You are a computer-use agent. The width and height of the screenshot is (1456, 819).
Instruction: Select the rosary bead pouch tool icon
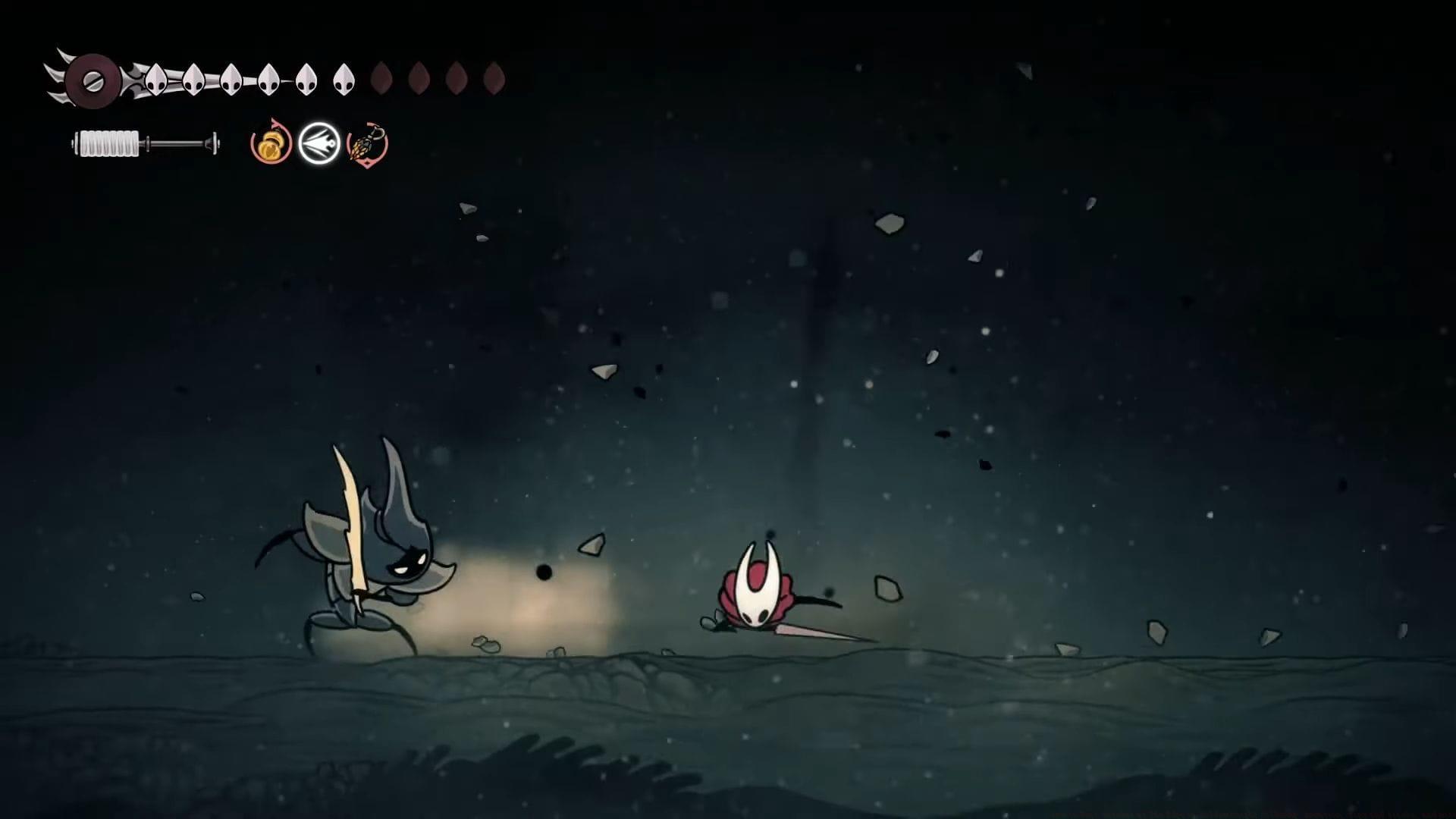271,146
